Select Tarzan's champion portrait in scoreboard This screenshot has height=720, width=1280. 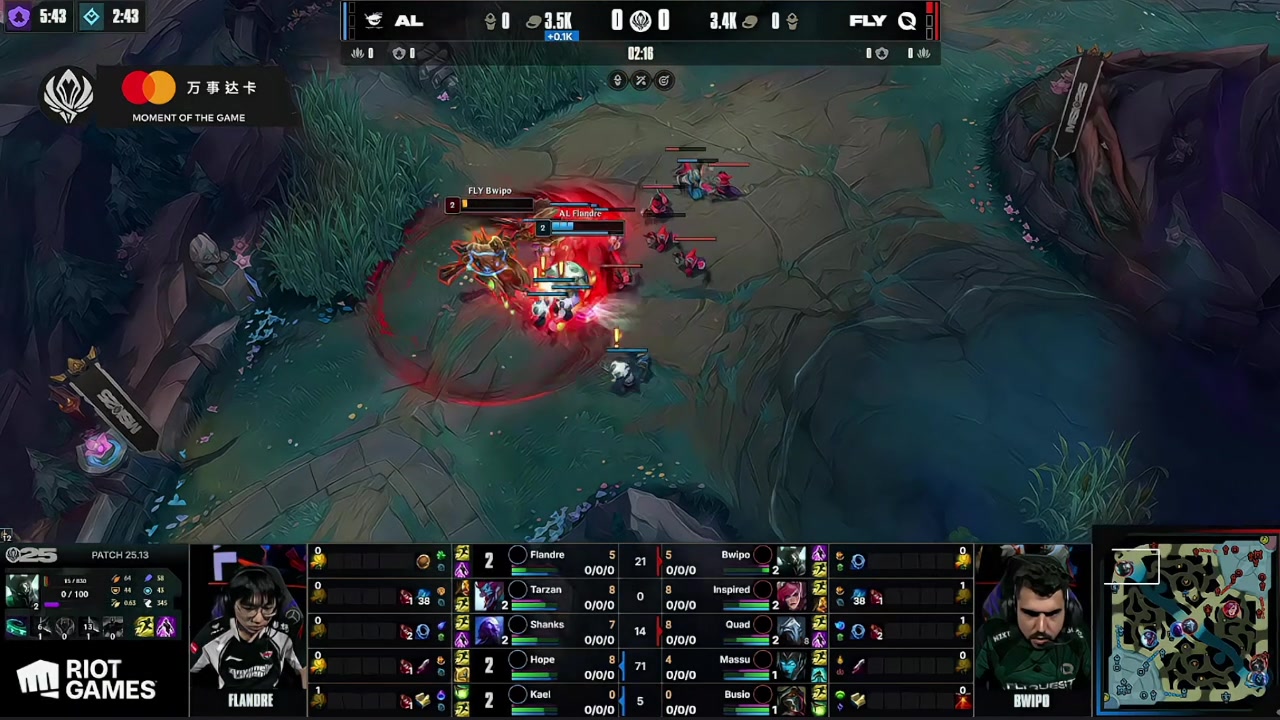489,596
